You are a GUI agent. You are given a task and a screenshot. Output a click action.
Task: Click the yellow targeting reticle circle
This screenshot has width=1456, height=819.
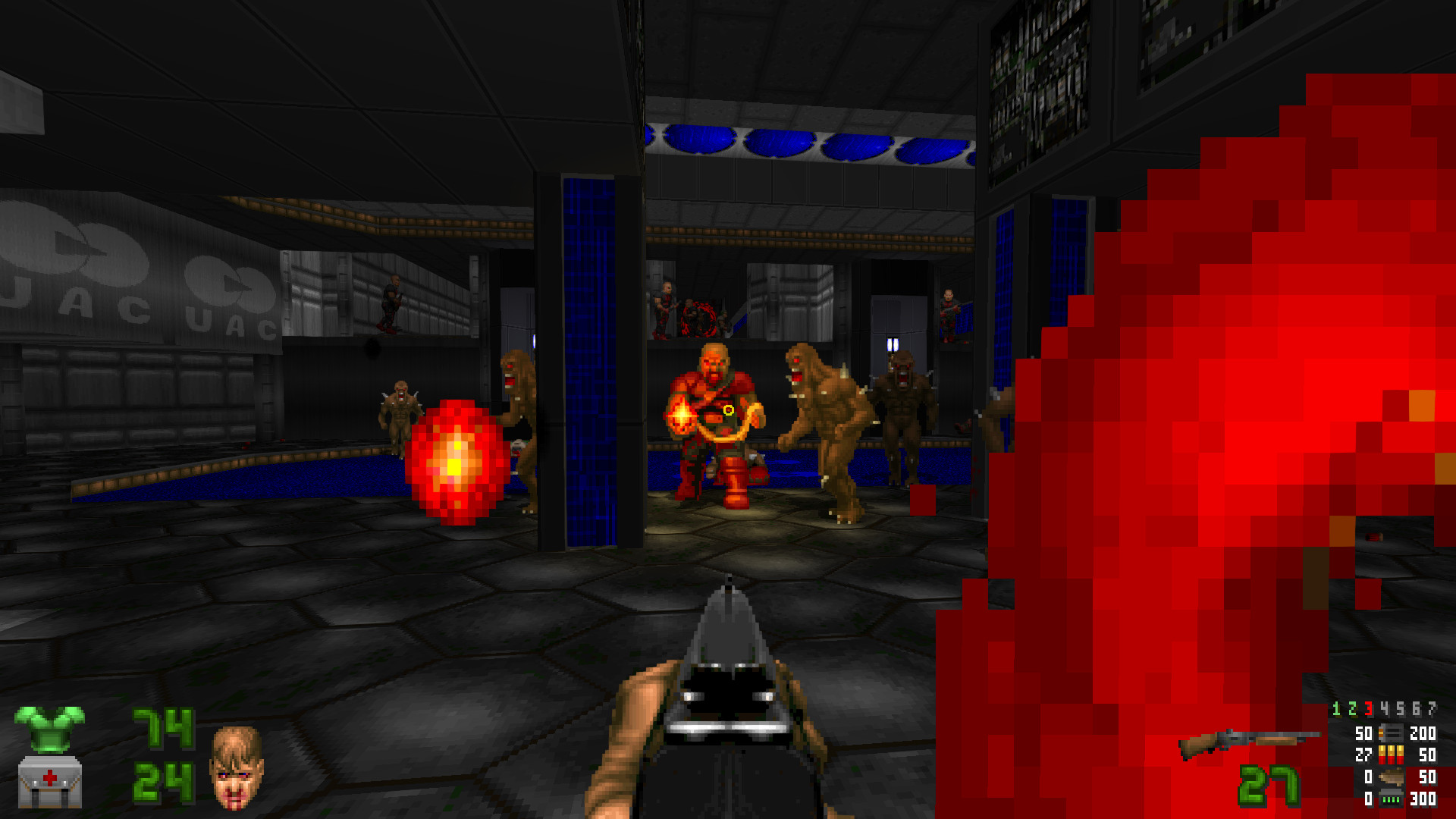click(x=728, y=410)
